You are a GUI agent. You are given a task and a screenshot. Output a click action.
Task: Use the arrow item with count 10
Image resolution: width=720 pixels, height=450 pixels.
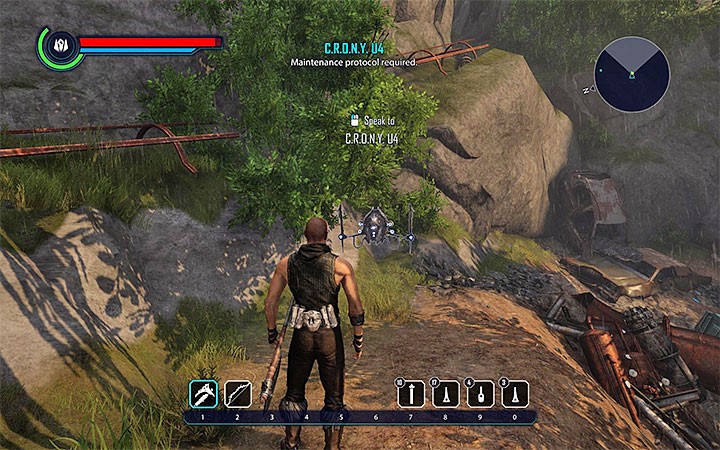pos(410,394)
